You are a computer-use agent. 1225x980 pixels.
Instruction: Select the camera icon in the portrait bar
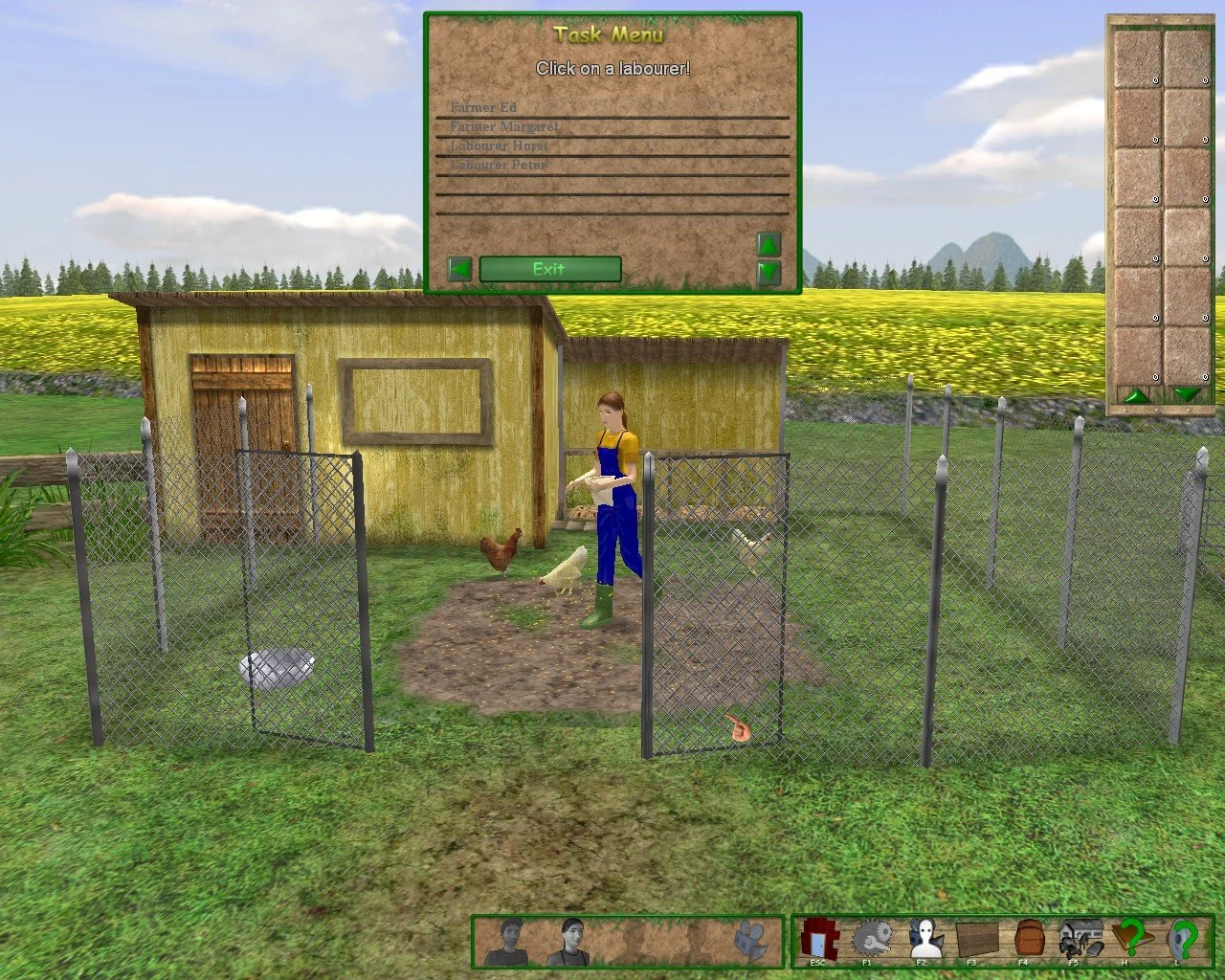[x=749, y=943]
